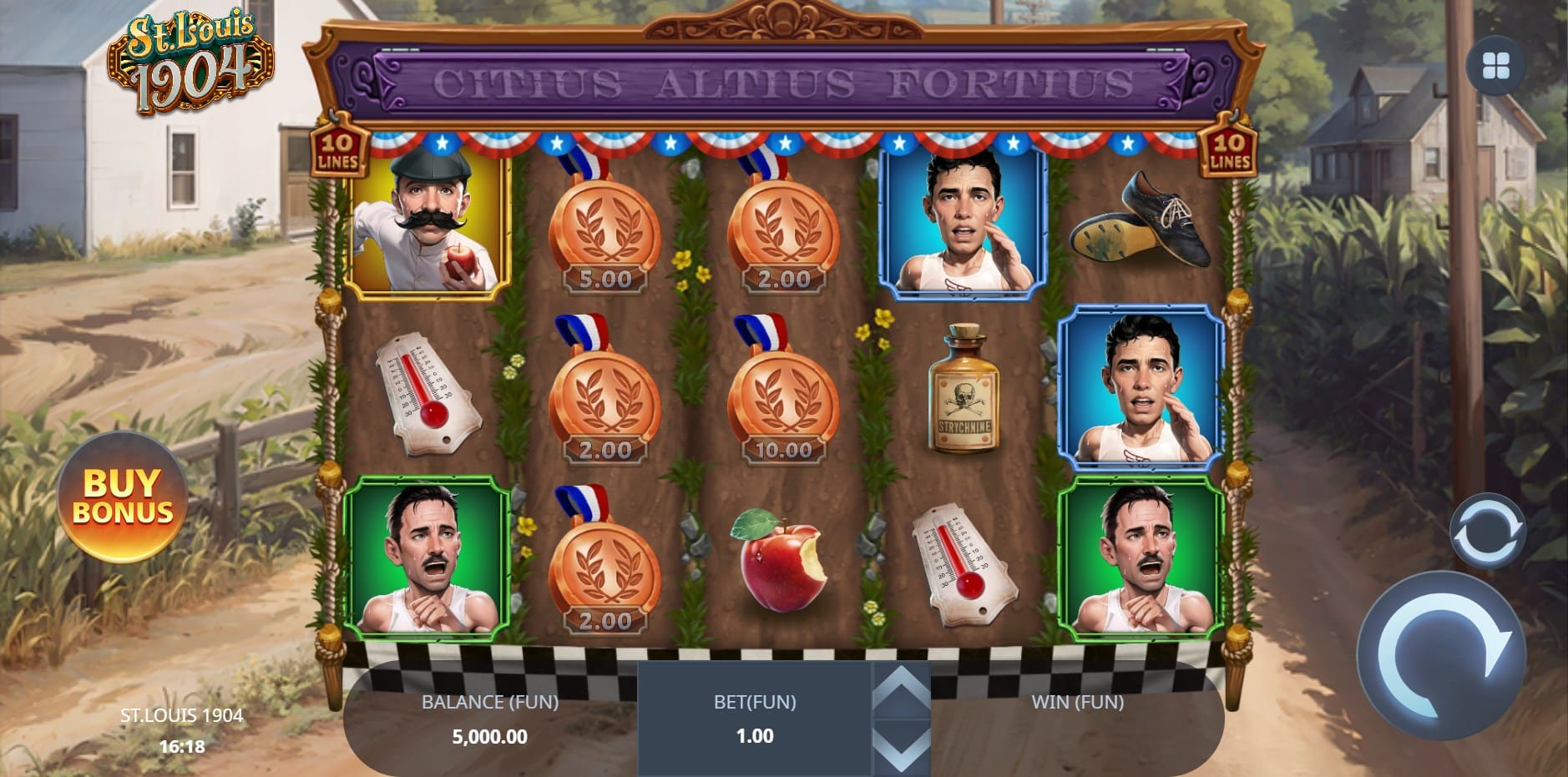Image resolution: width=1568 pixels, height=777 pixels.
Task: Open the four-square game menu
Action: (x=1495, y=66)
